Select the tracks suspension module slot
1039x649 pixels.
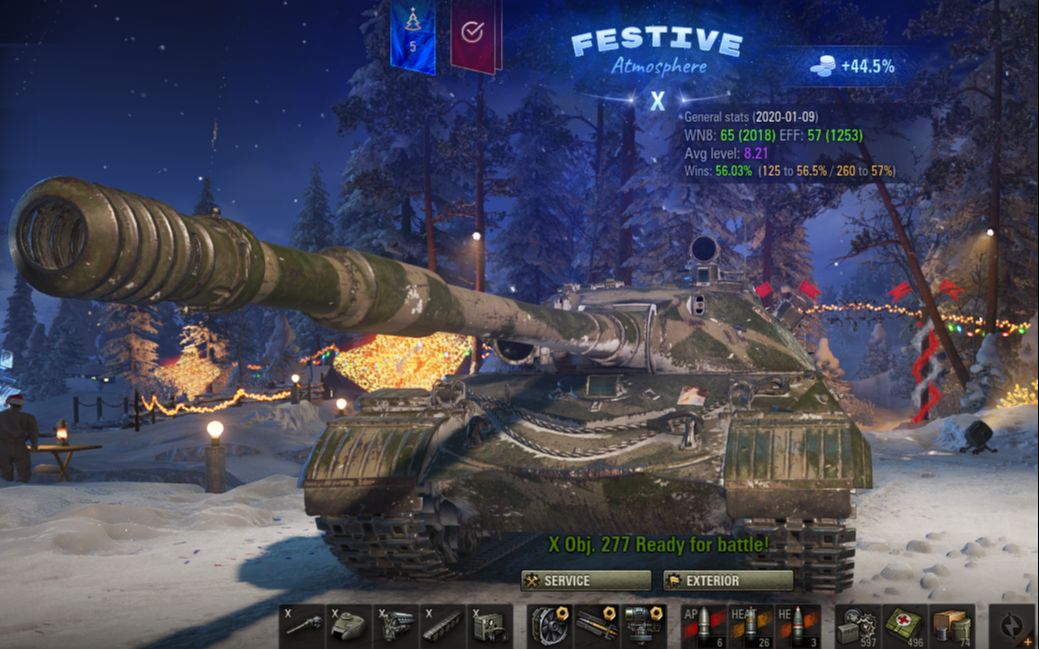tap(443, 626)
